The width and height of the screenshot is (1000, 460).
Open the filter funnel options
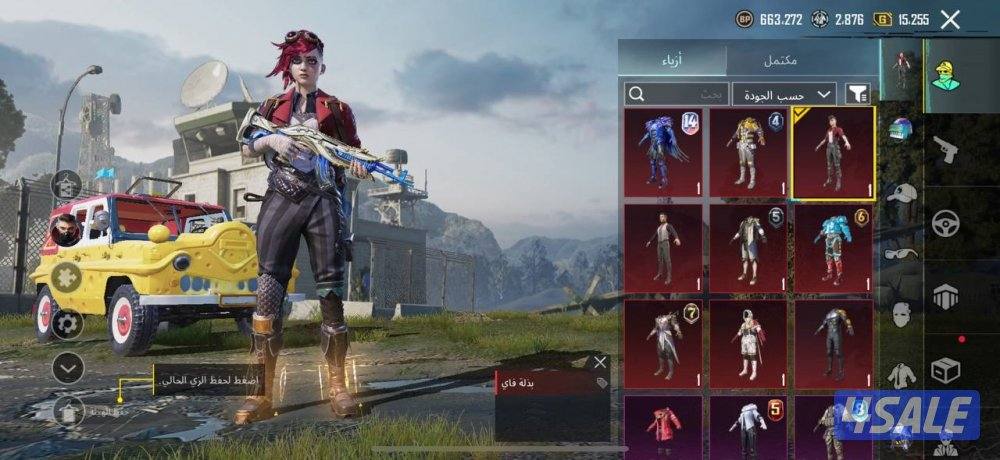pos(858,94)
